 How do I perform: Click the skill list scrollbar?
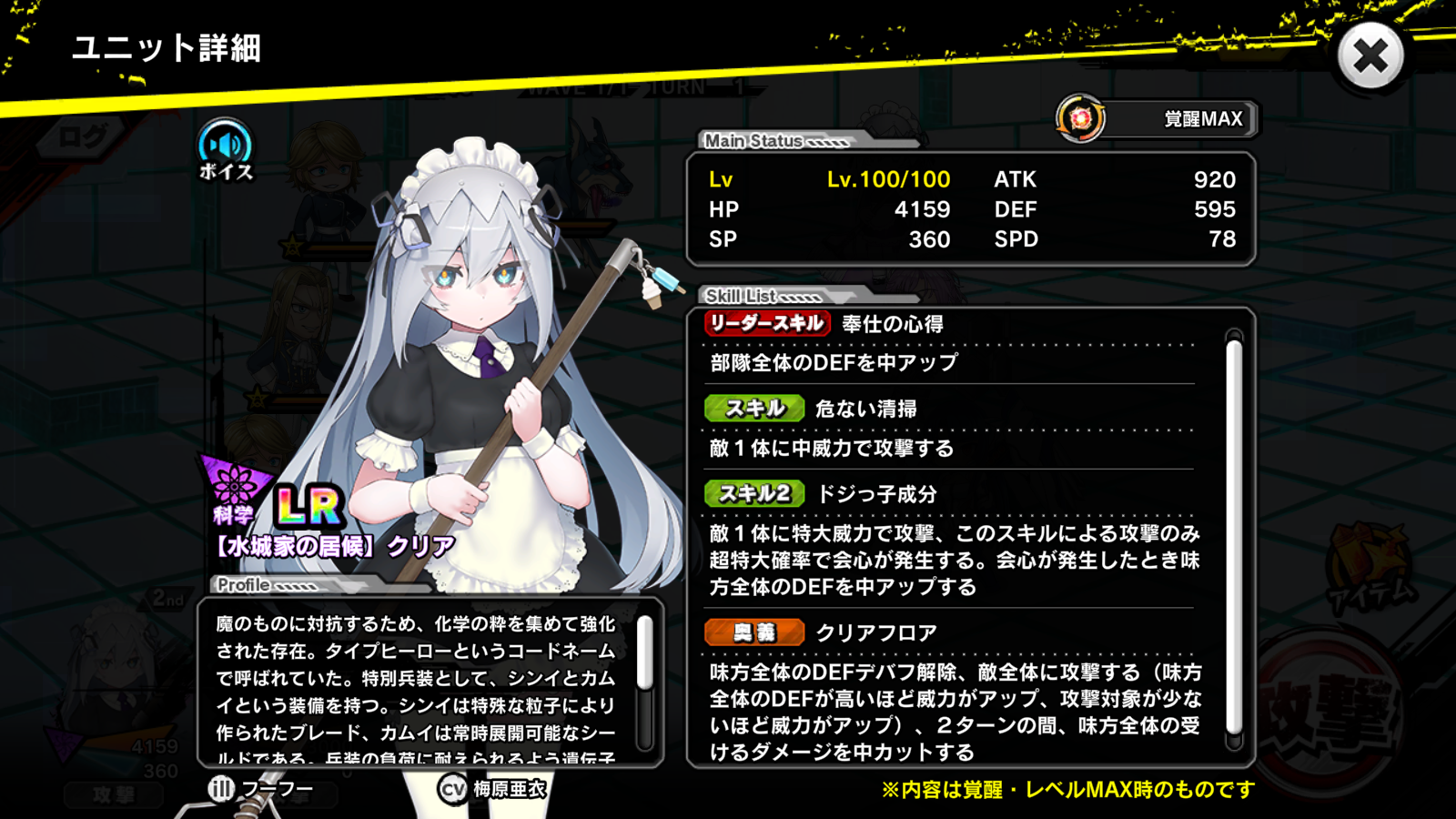tap(1234, 537)
